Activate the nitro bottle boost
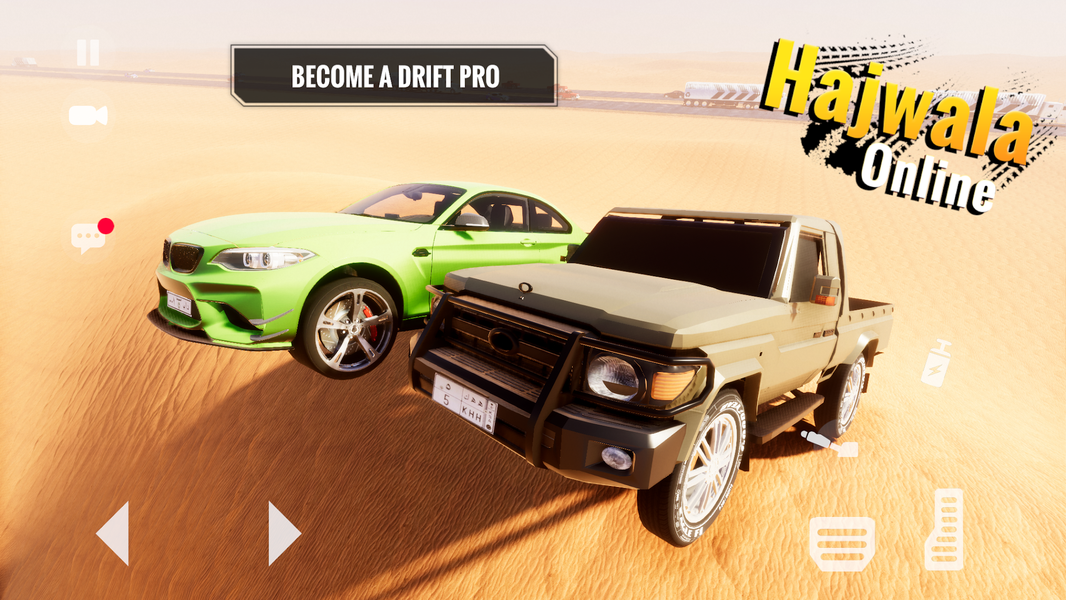Viewport: 1066px width, 600px height. coord(937,363)
